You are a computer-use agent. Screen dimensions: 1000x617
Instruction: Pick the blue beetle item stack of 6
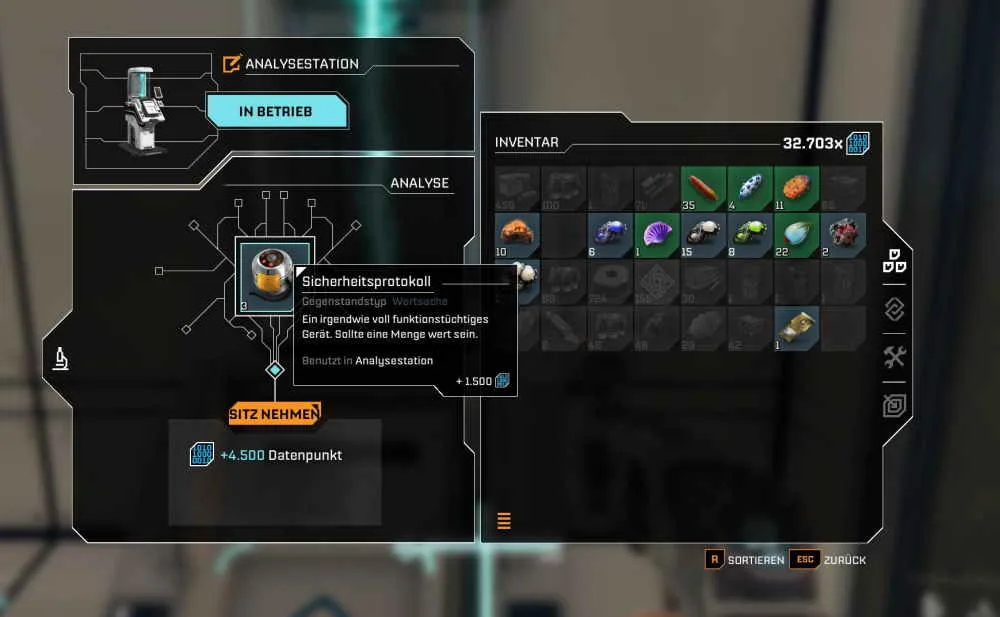[610, 233]
